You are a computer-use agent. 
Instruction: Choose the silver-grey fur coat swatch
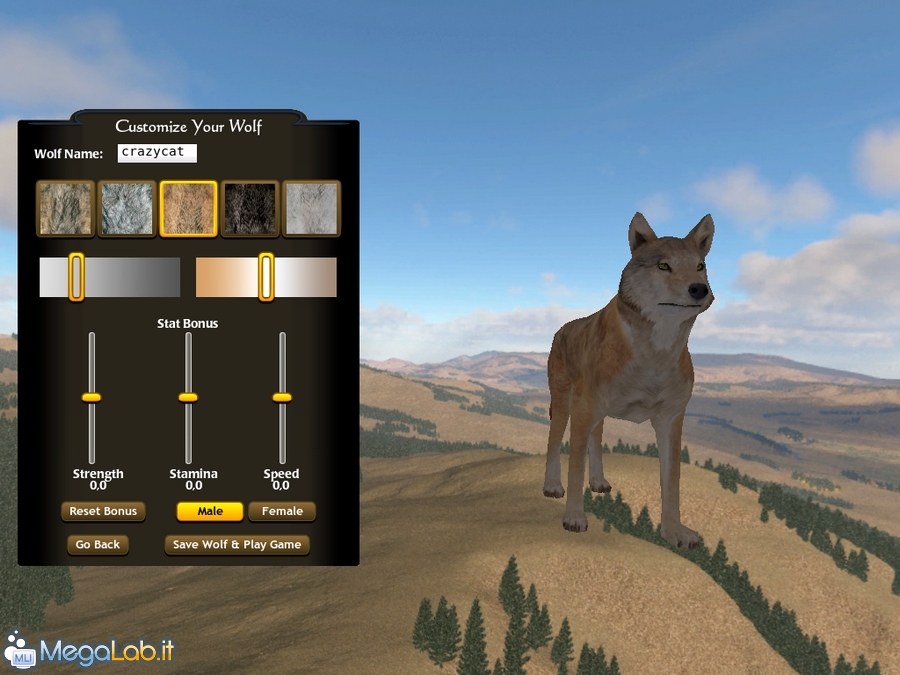pos(127,208)
